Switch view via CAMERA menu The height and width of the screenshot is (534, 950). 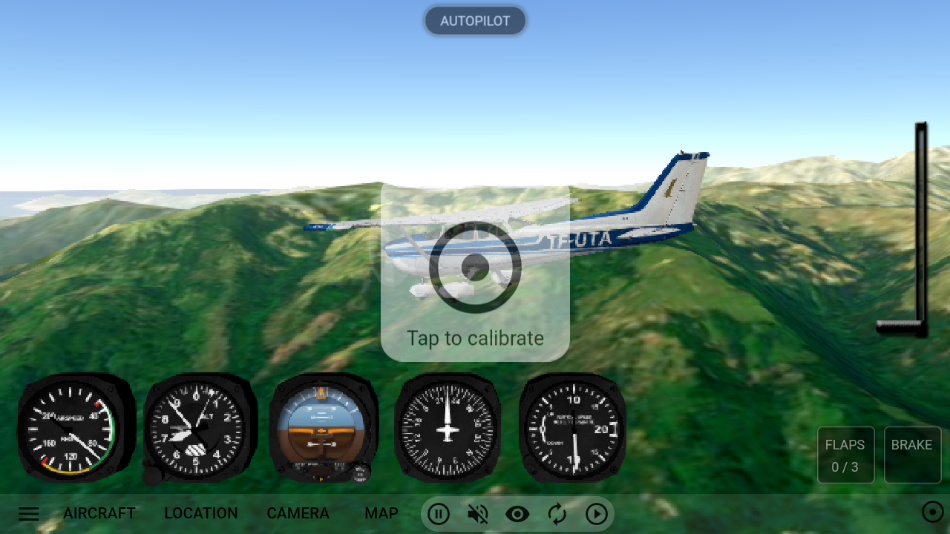[297, 513]
